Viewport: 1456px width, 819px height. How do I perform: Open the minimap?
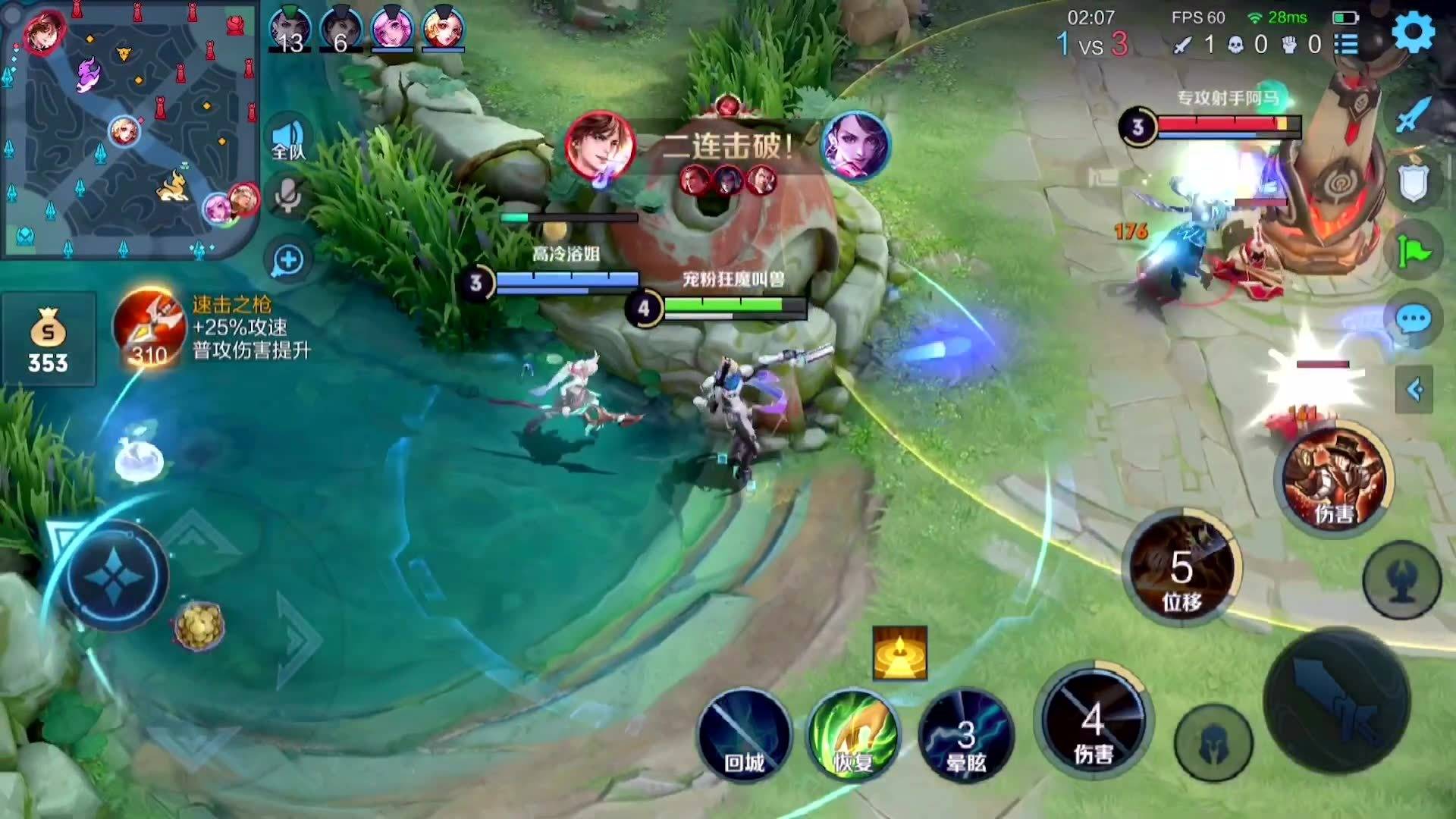coord(129,129)
